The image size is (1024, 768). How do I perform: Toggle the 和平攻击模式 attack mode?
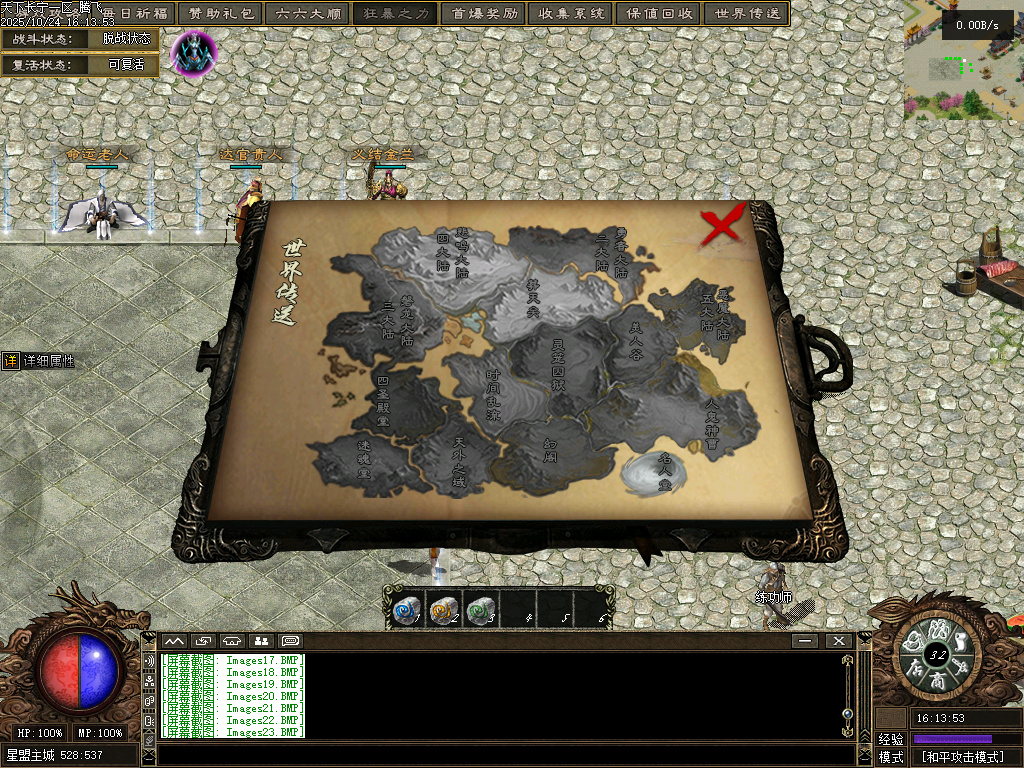tap(963, 757)
